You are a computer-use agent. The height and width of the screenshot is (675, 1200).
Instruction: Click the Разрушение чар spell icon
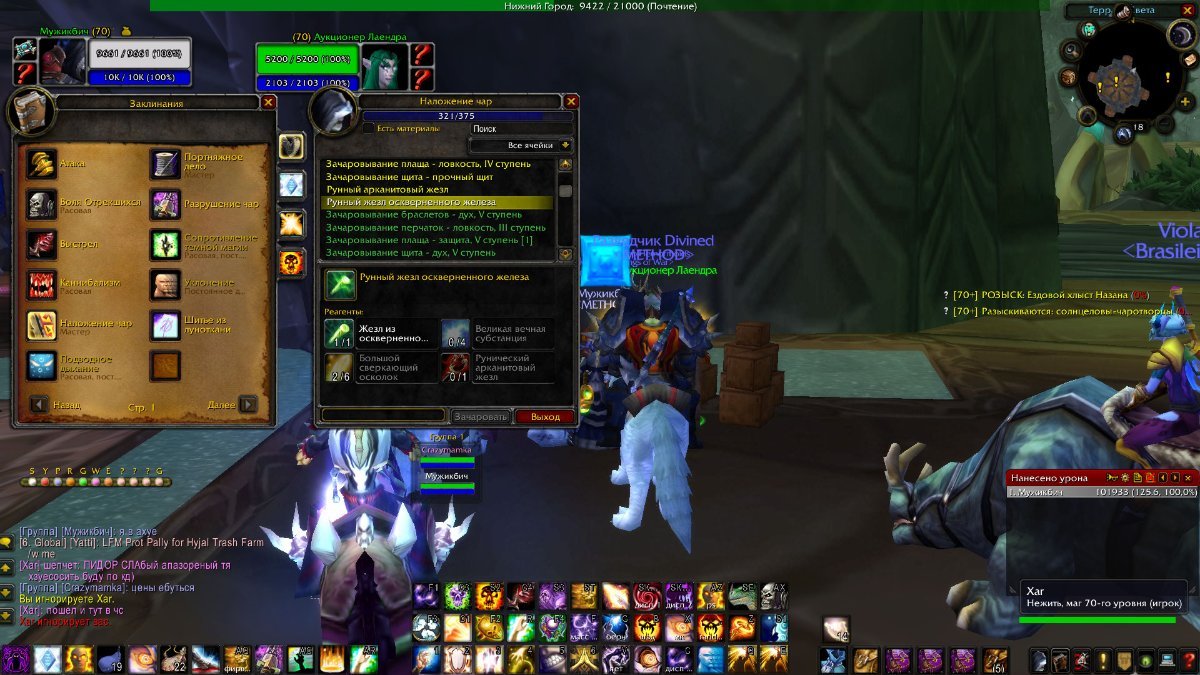point(165,204)
